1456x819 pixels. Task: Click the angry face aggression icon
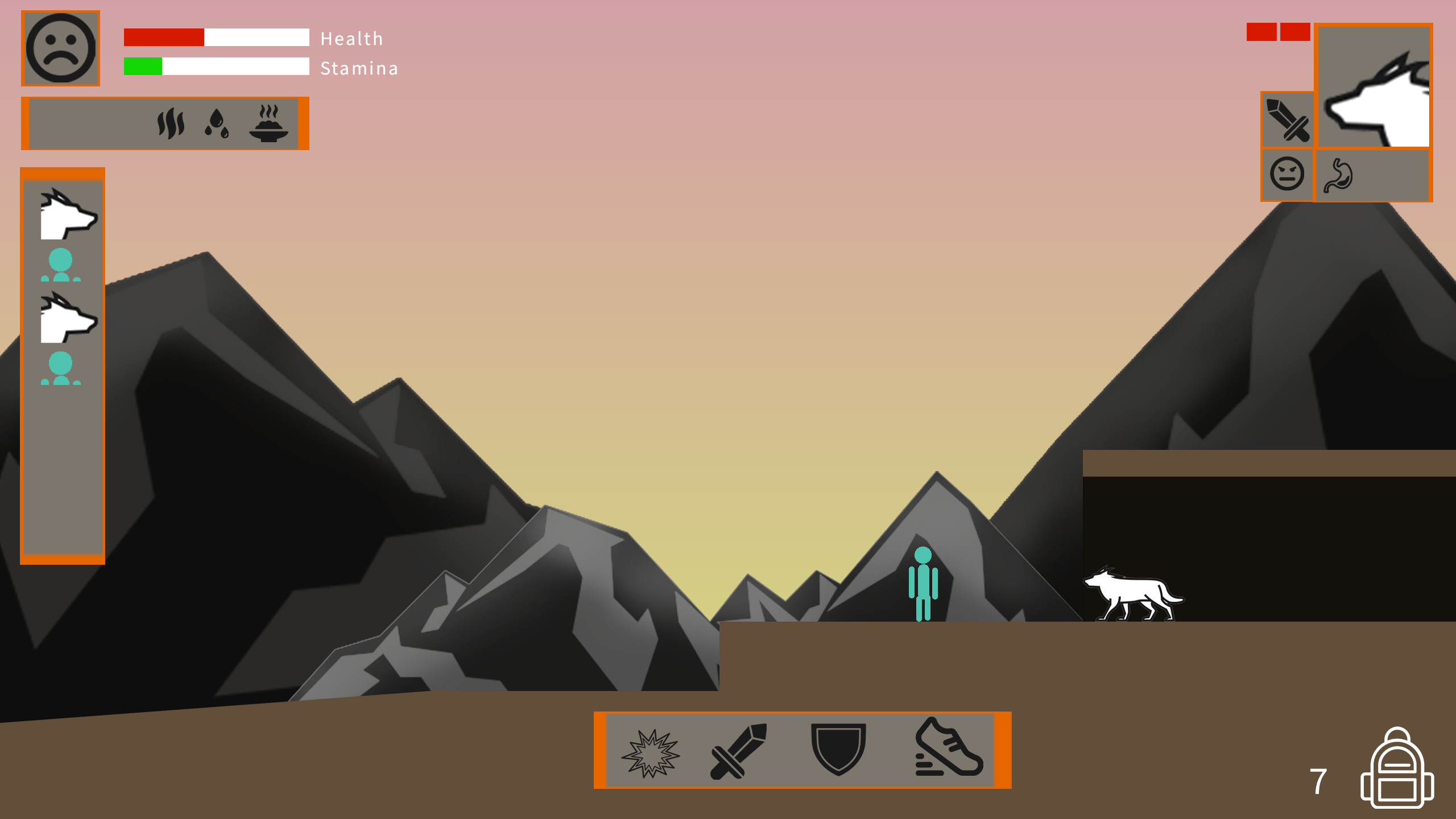(1287, 175)
